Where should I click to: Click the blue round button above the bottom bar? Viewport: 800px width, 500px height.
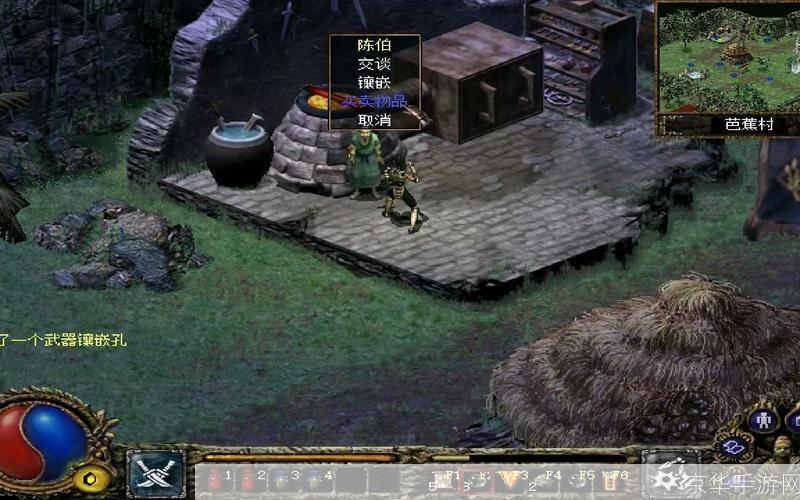(x=734, y=447)
